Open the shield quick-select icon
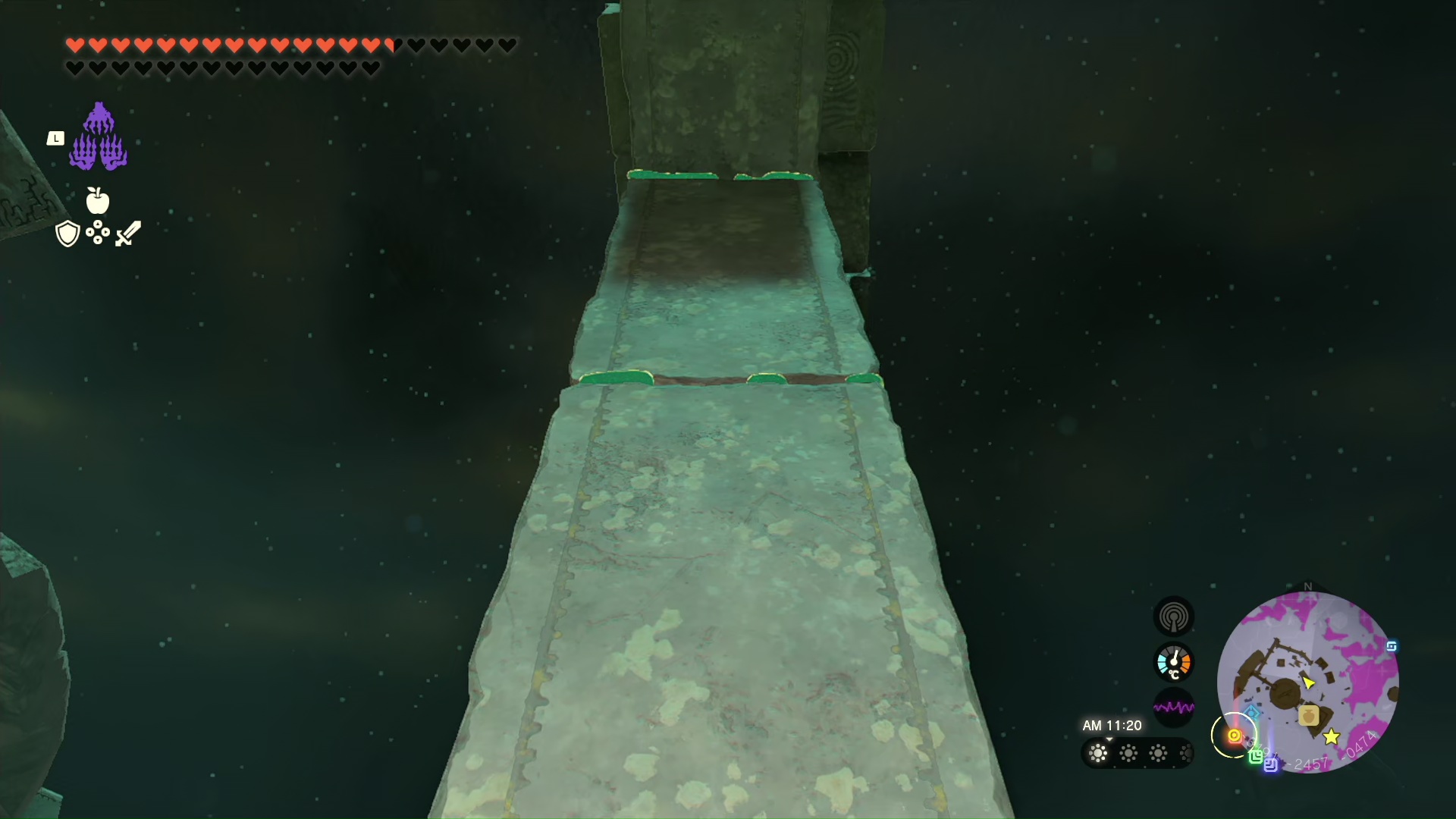Screen dimensions: 1456x819 click(67, 234)
